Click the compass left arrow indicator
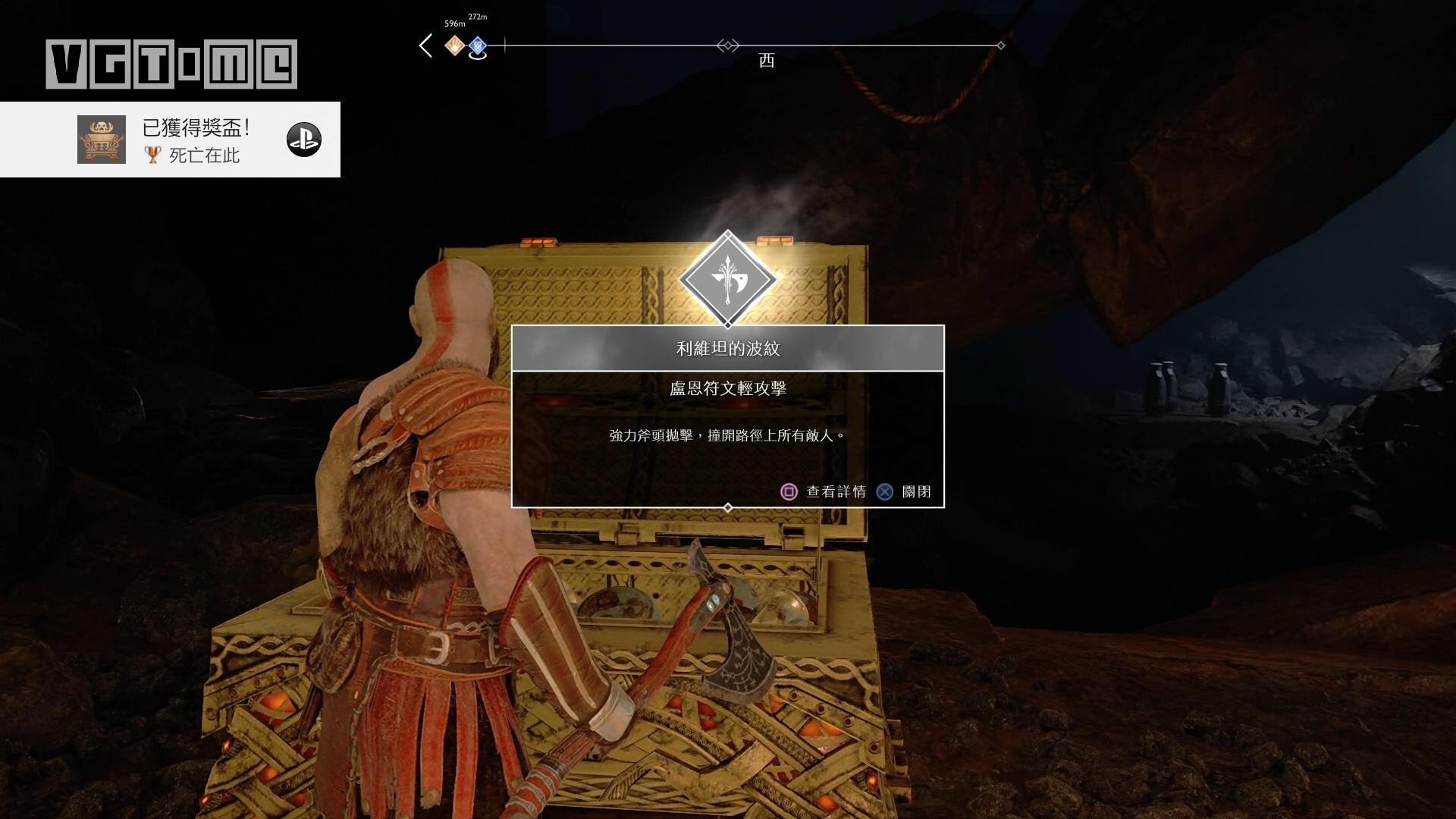Image resolution: width=1456 pixels, height=819 pixels. click(426, 45)
